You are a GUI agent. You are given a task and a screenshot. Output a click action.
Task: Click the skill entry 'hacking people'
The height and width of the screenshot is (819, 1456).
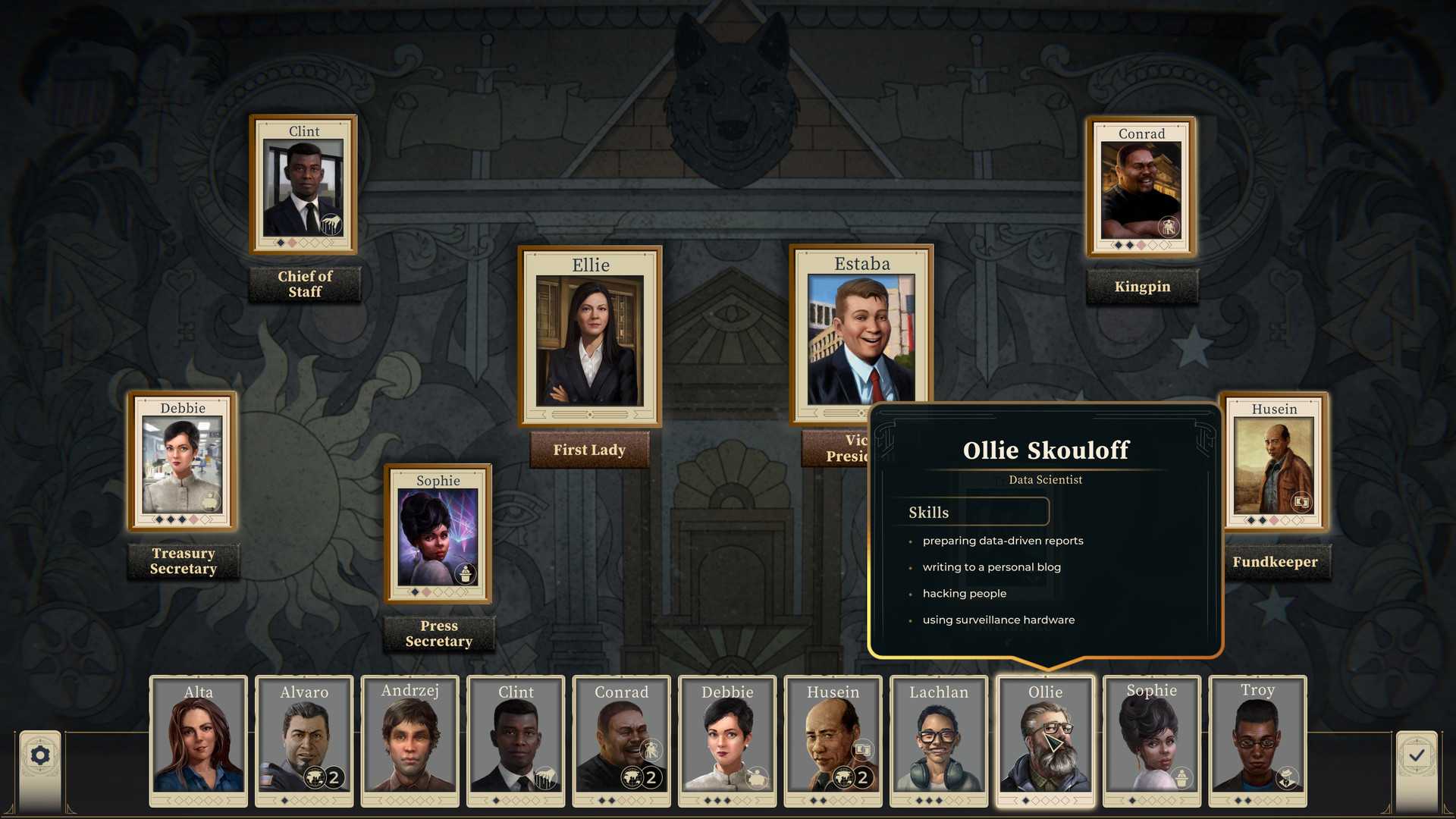964,593
